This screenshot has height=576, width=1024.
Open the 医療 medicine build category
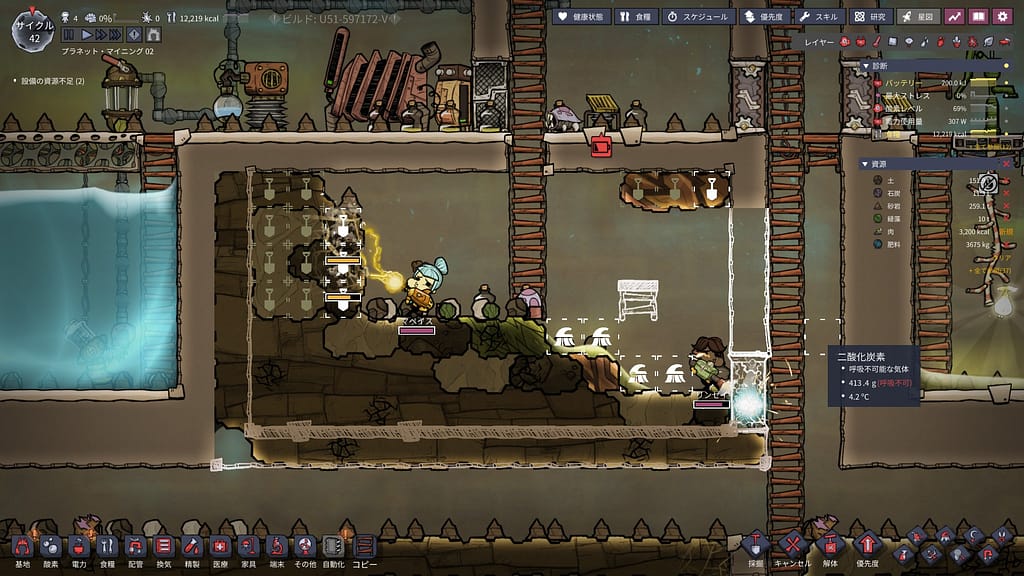coord(219,548)
